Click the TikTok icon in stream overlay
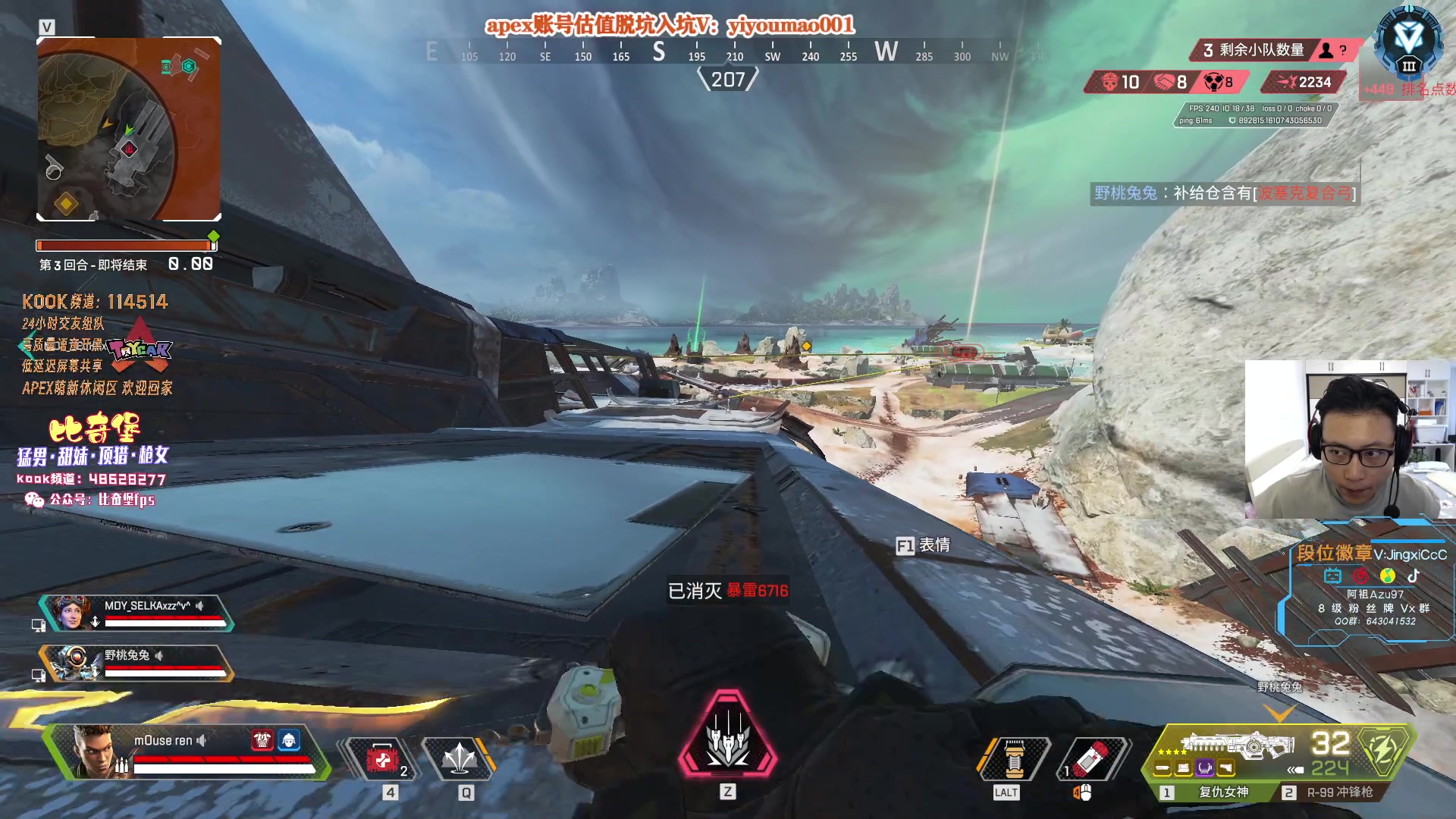Screen dimensions: 1456x819 pyautogui.click(x=1414, y=576)
